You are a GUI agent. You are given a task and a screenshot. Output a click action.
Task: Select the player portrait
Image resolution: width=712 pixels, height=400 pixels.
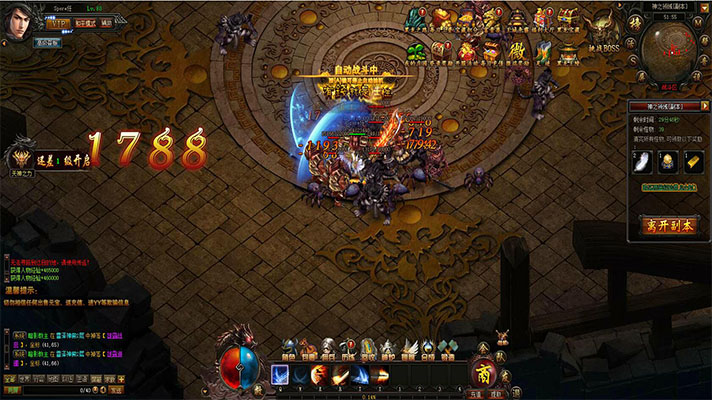19,19
